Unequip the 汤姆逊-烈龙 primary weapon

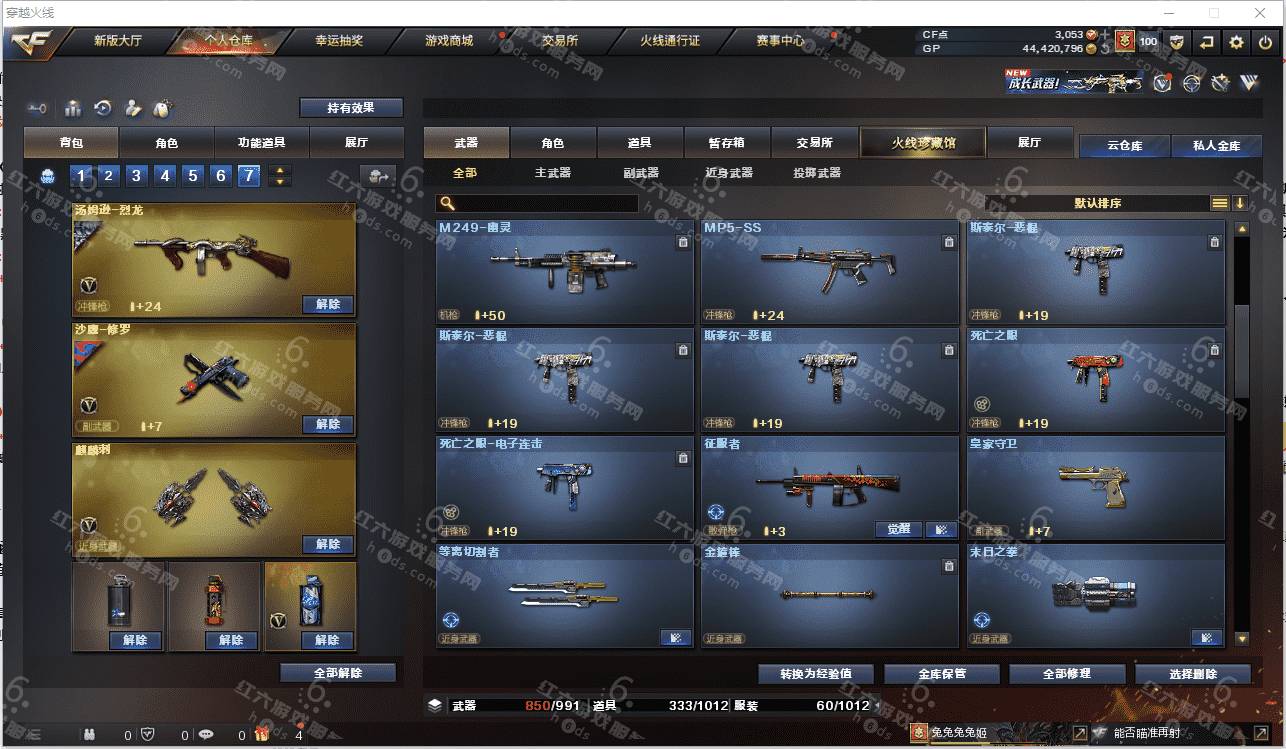(327, 304)
